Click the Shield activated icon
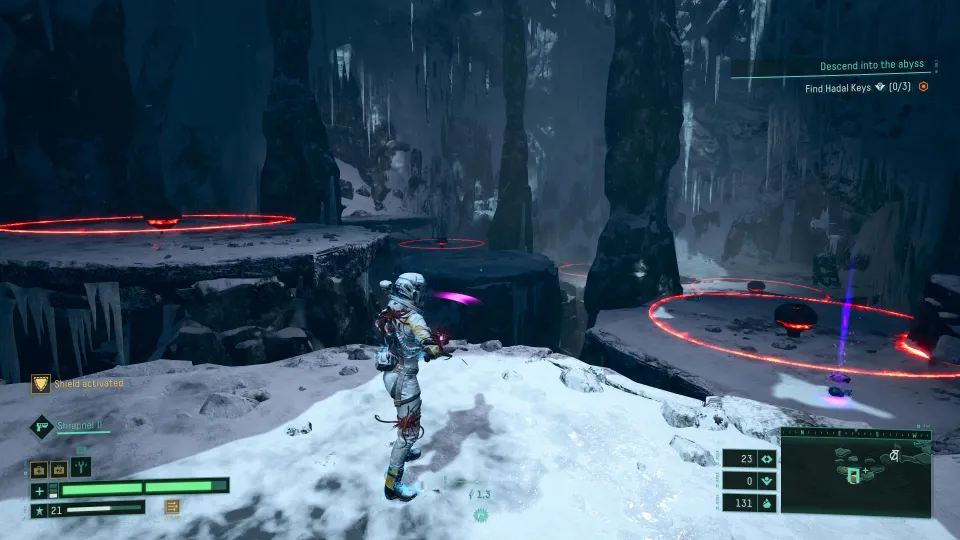This screenshot has height=540, width=960. (x=40, y=383)
